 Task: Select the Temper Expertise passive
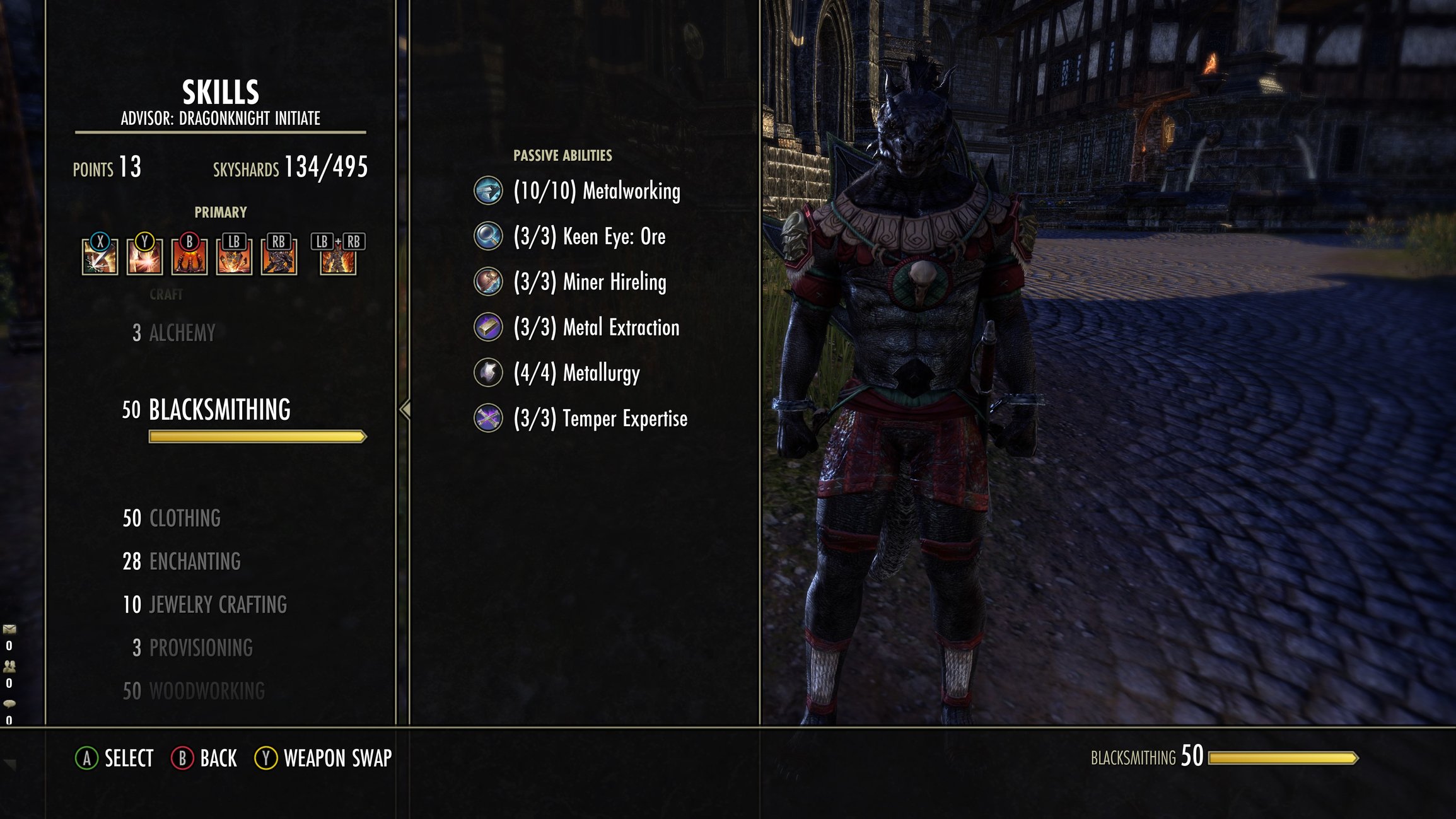[x=600, y=418]
